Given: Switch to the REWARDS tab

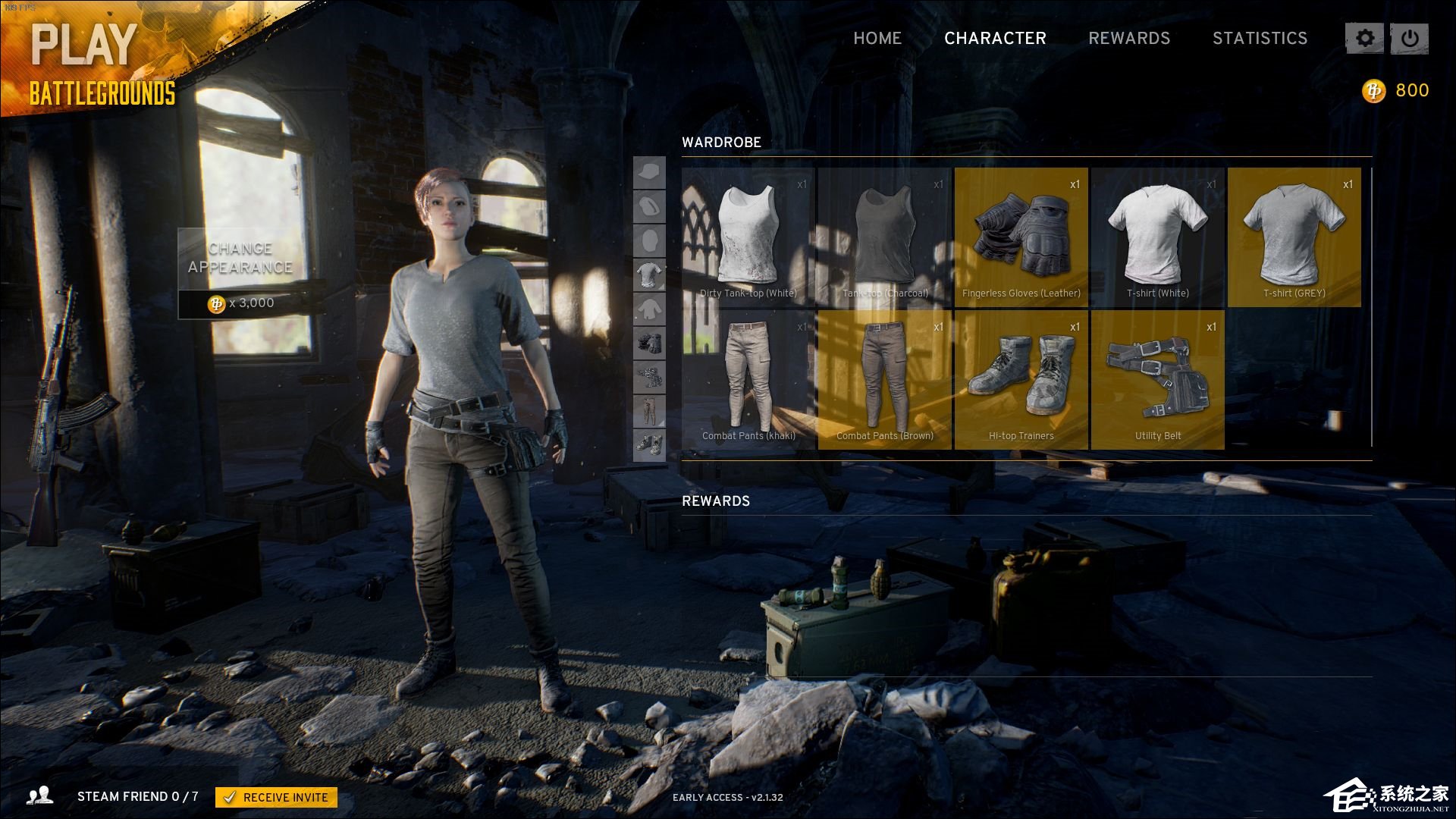Looking at the screenshot, I should (1129, 38).
